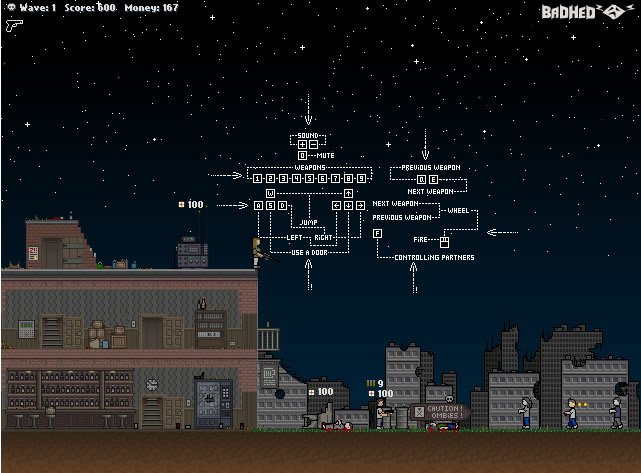The width and height of the screenshot is (641, 473).
Task: Select the pistol weapon icon
Action: (x=14, y=26)
